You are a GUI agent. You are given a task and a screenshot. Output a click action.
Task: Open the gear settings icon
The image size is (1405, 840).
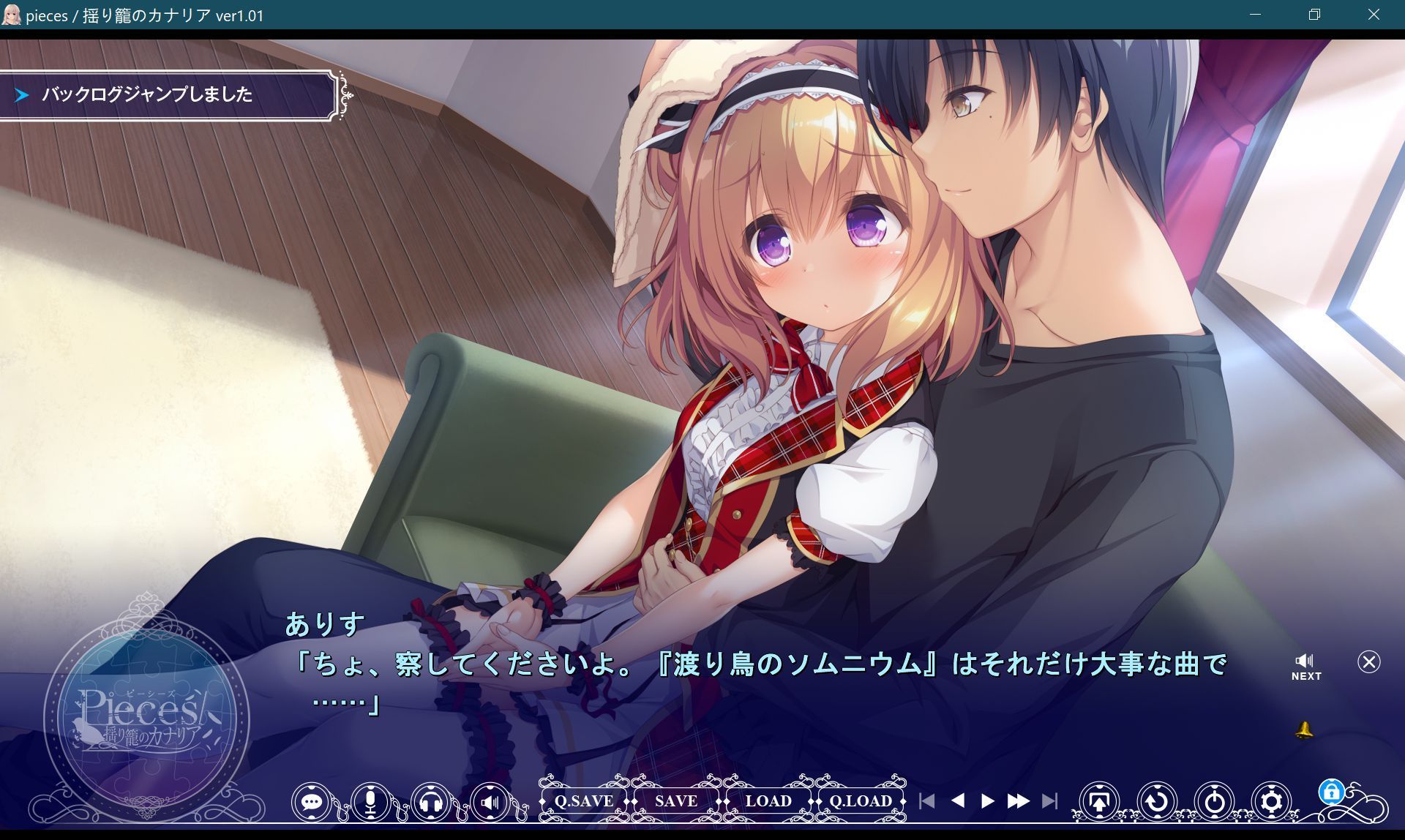(x=1273, y=801)
